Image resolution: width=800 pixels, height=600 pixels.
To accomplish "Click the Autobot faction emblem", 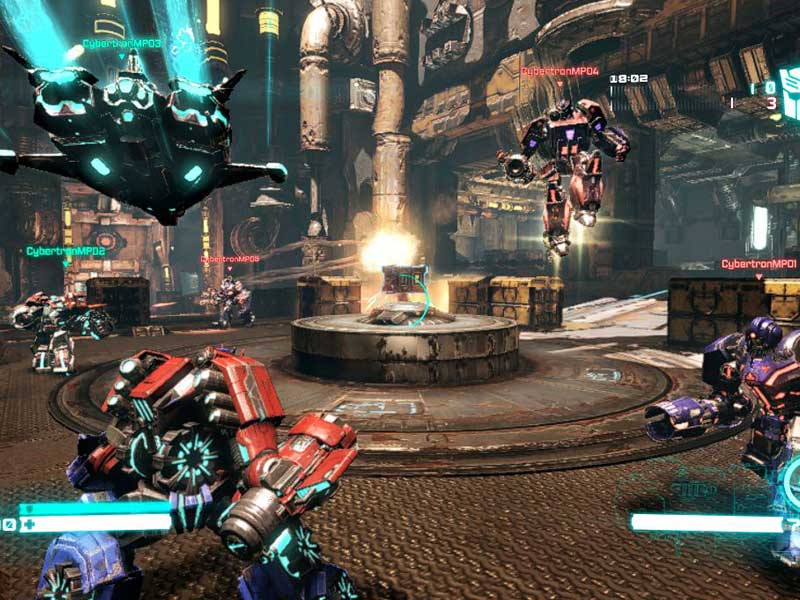I will (789, 93).
